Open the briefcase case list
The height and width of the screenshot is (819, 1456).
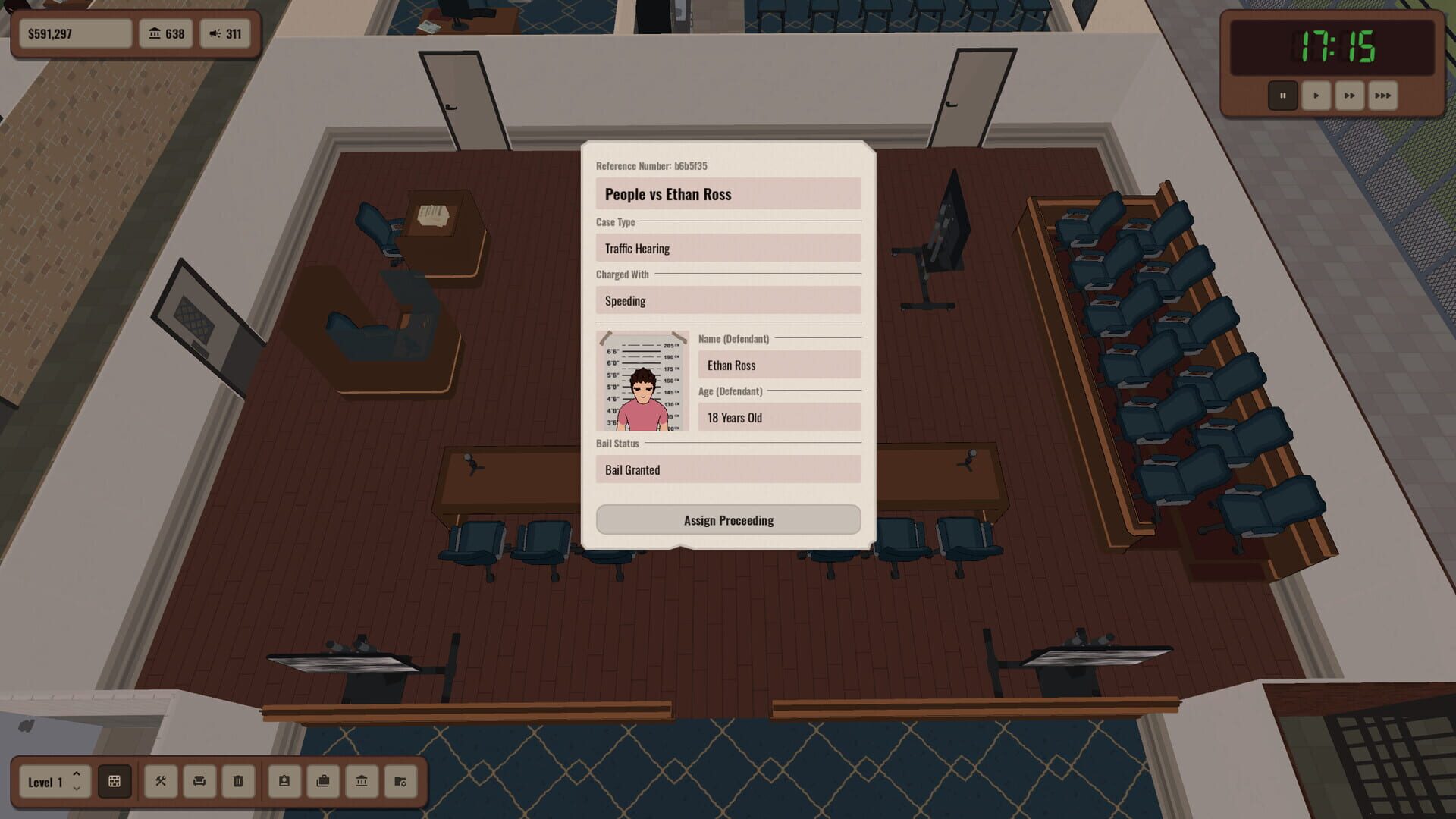tap(322, 782)
